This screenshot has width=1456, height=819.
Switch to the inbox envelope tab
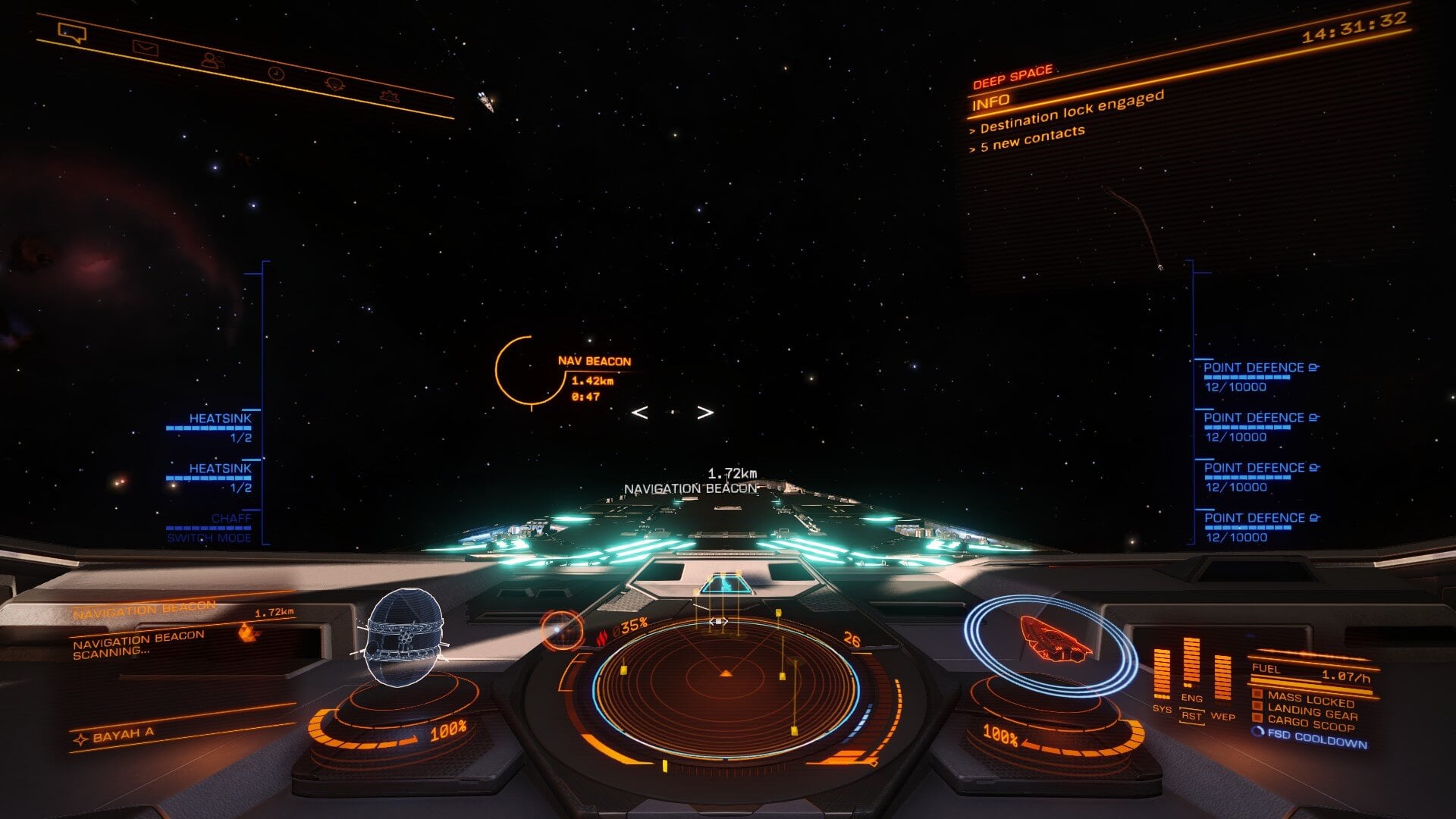click(x=145, y=48)
